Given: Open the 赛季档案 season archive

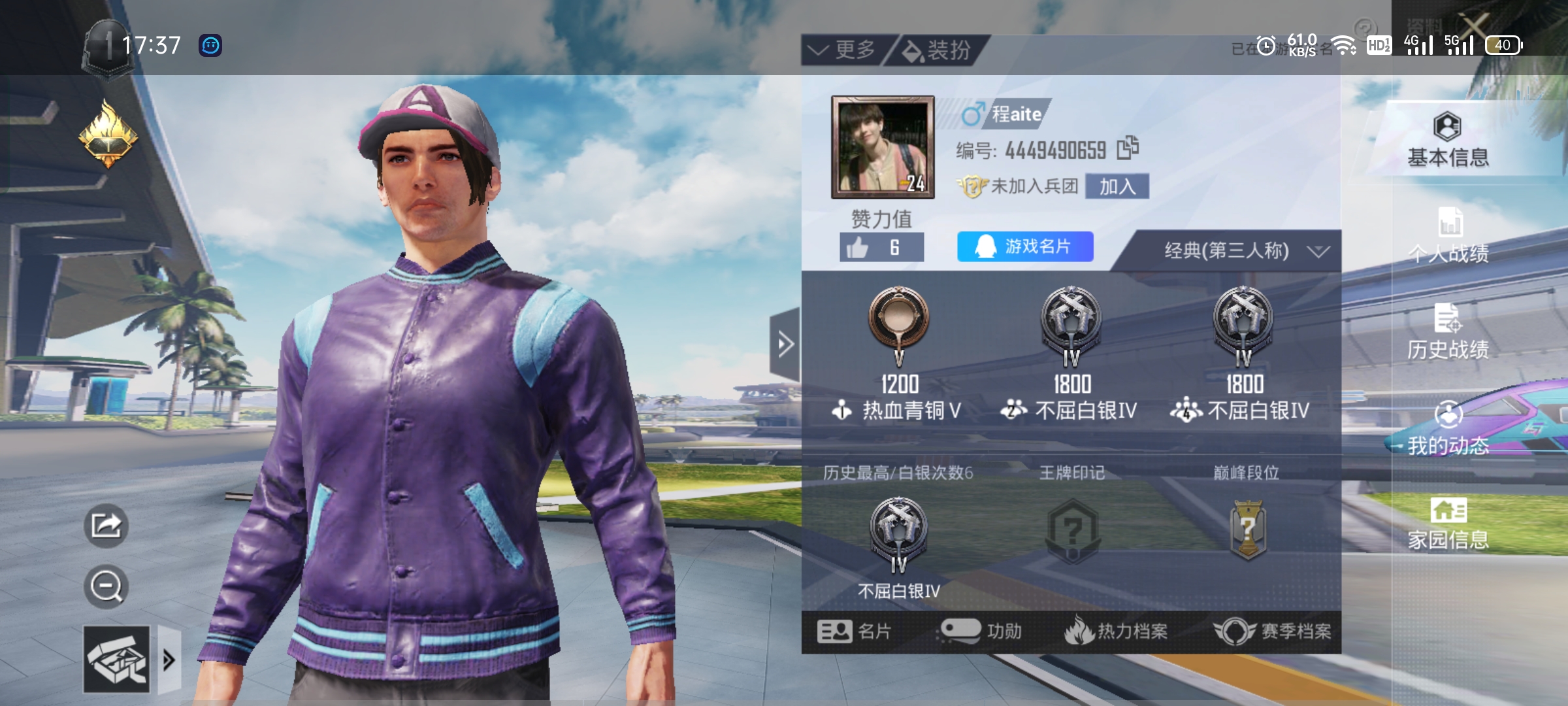Looking at the screenshot, I should pyautogui.click(x=1273, y=631).
